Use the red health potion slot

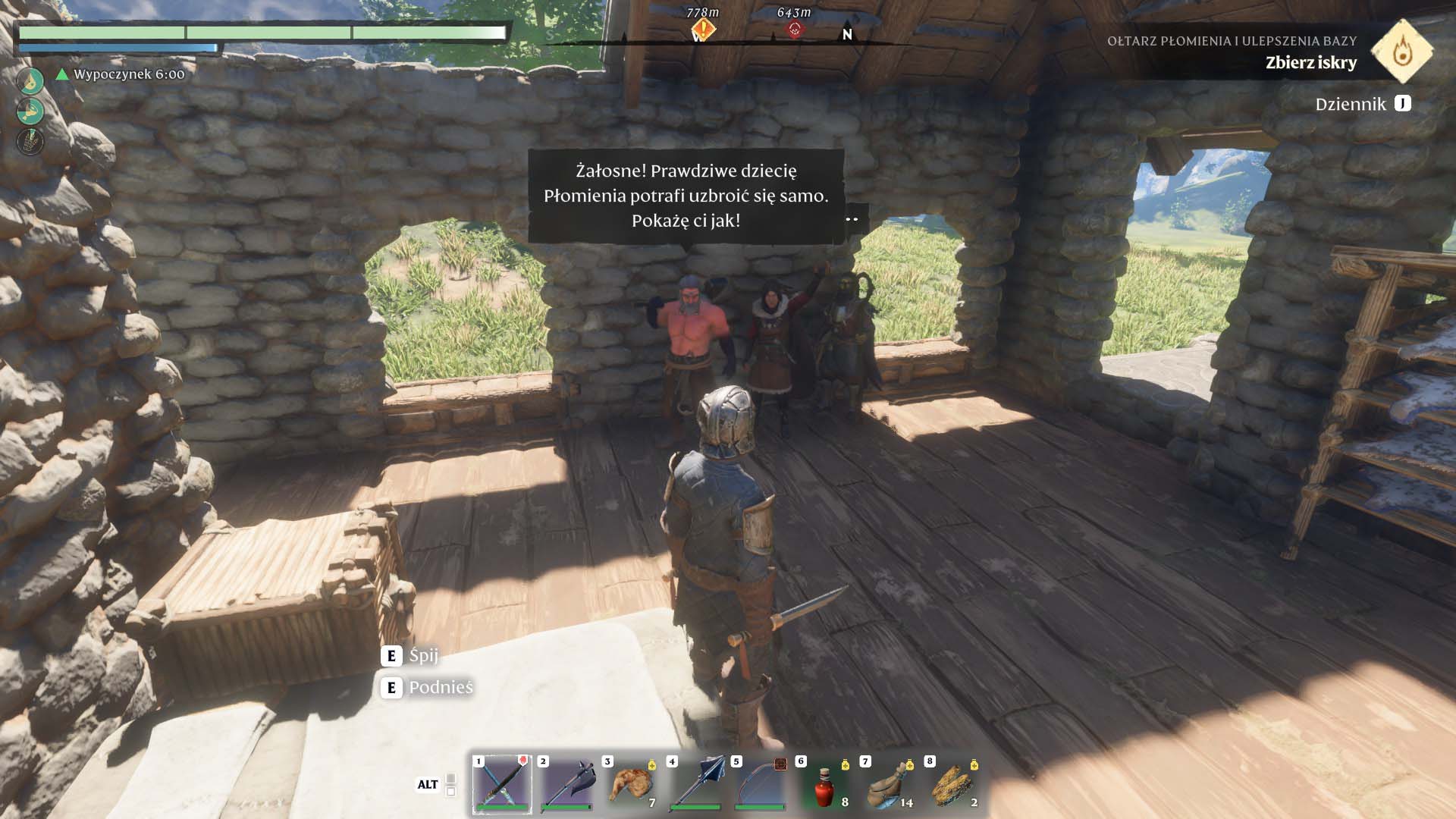(x=824, y=785)
